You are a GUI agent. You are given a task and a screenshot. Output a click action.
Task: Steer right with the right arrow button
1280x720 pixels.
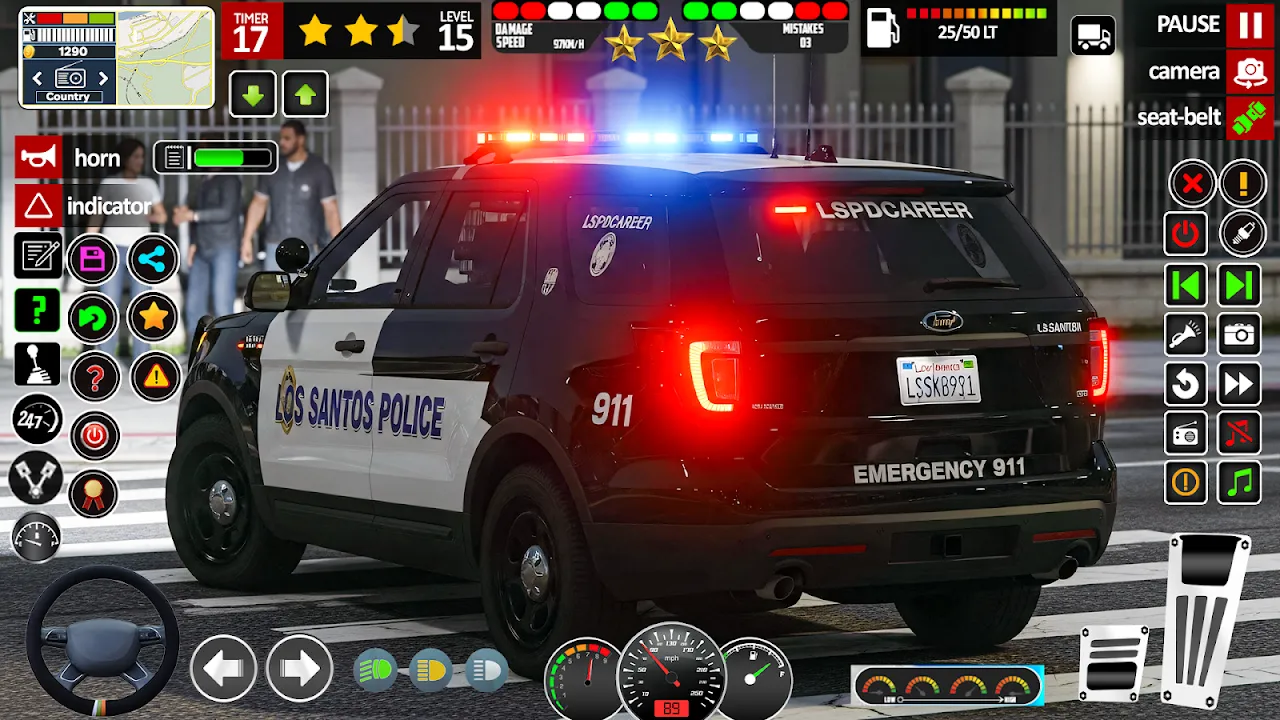click(299, 668)
